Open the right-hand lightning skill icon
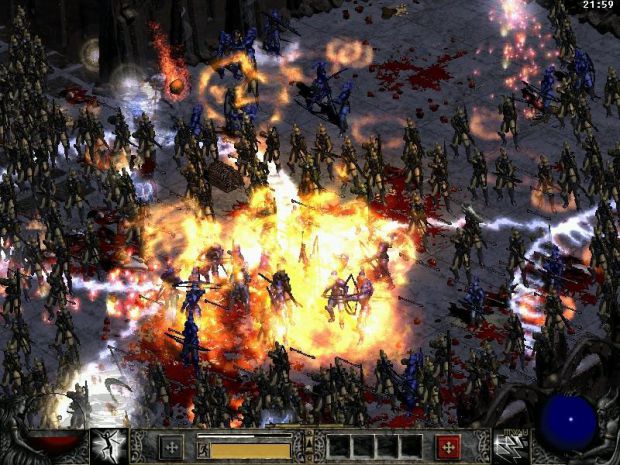Screen dimensions: 620x465 point(512,446)
